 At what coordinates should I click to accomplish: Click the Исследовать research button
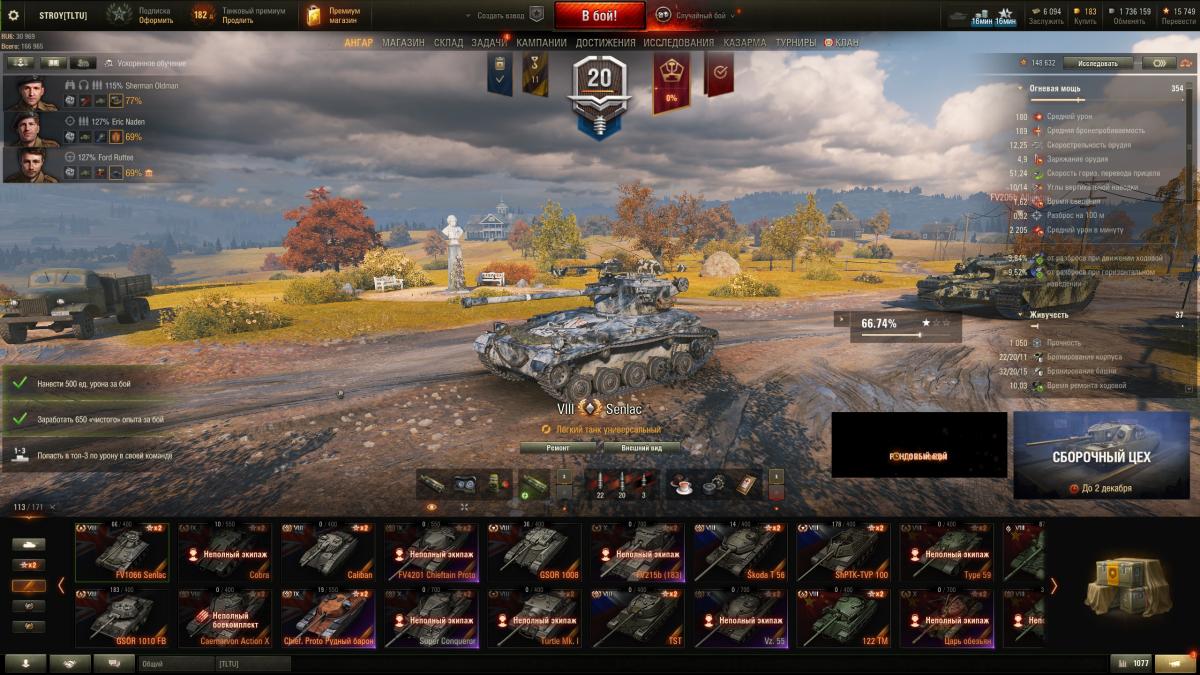coord(1097,62)
